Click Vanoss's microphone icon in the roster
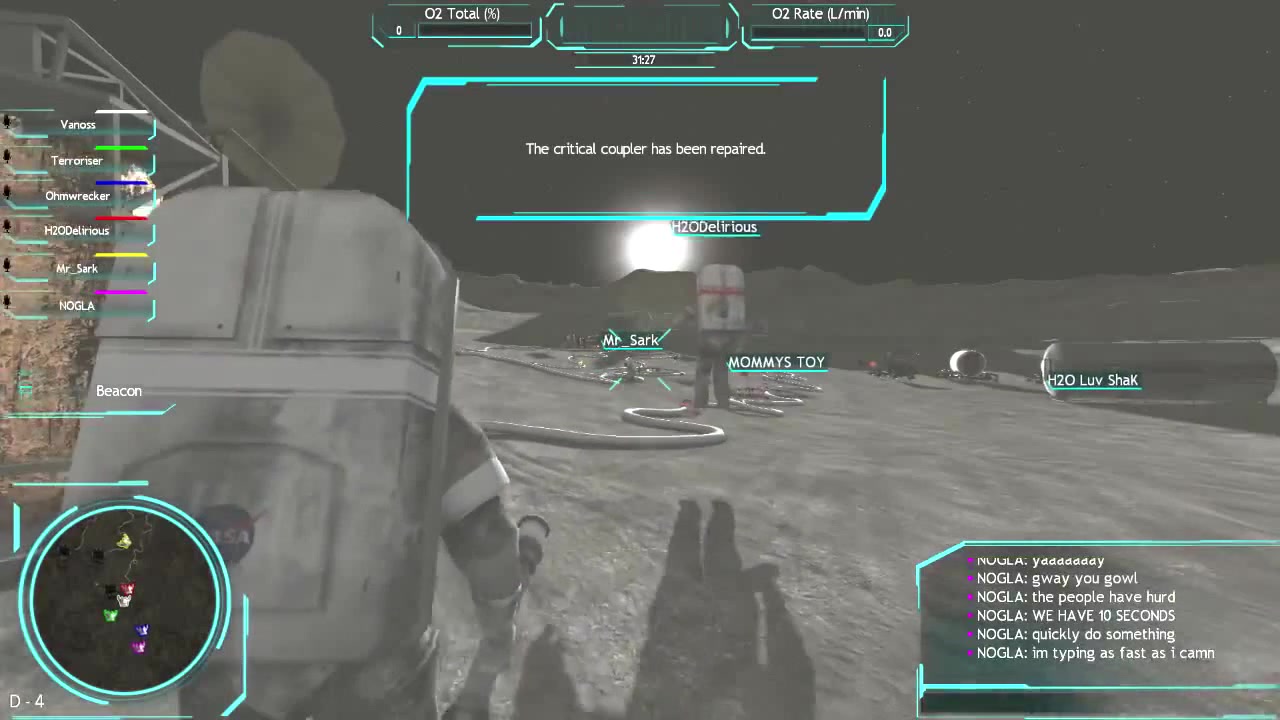 [x=8, y=119]
